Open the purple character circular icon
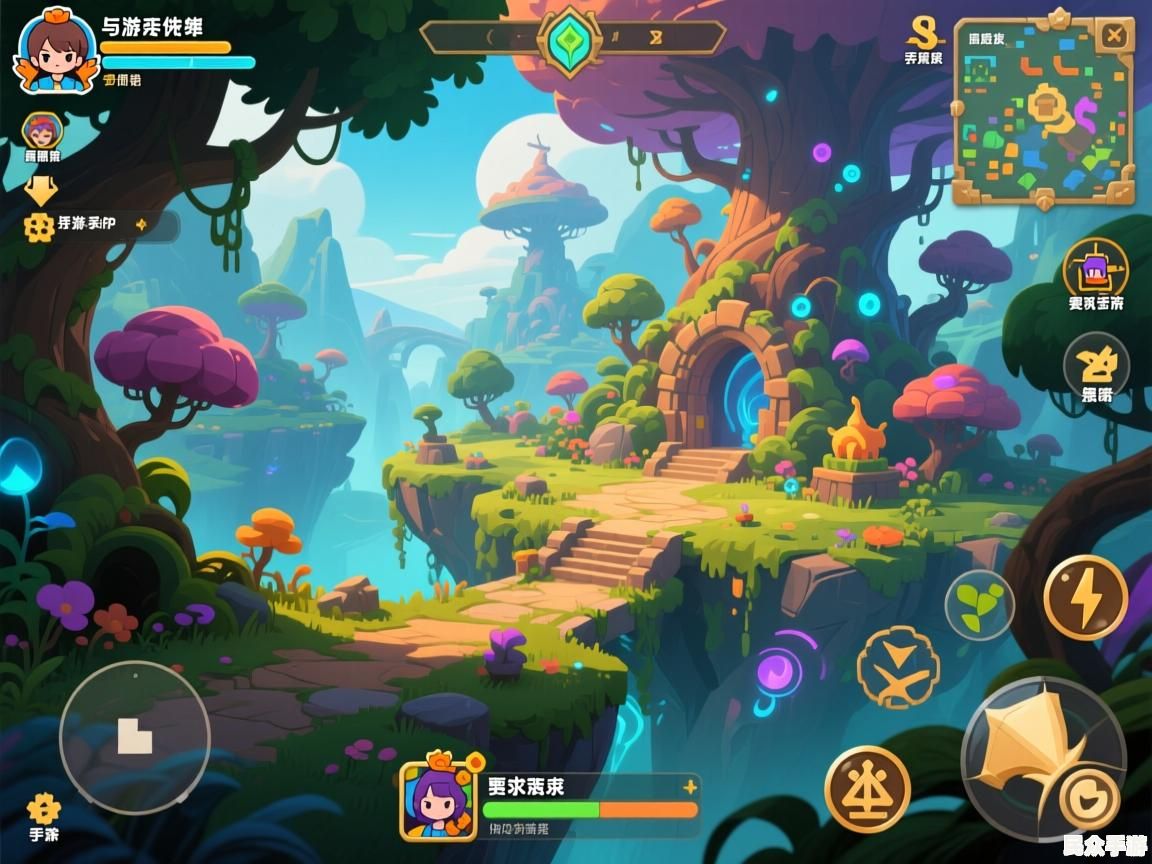 pyautogui.click(x=1095, y=268)
